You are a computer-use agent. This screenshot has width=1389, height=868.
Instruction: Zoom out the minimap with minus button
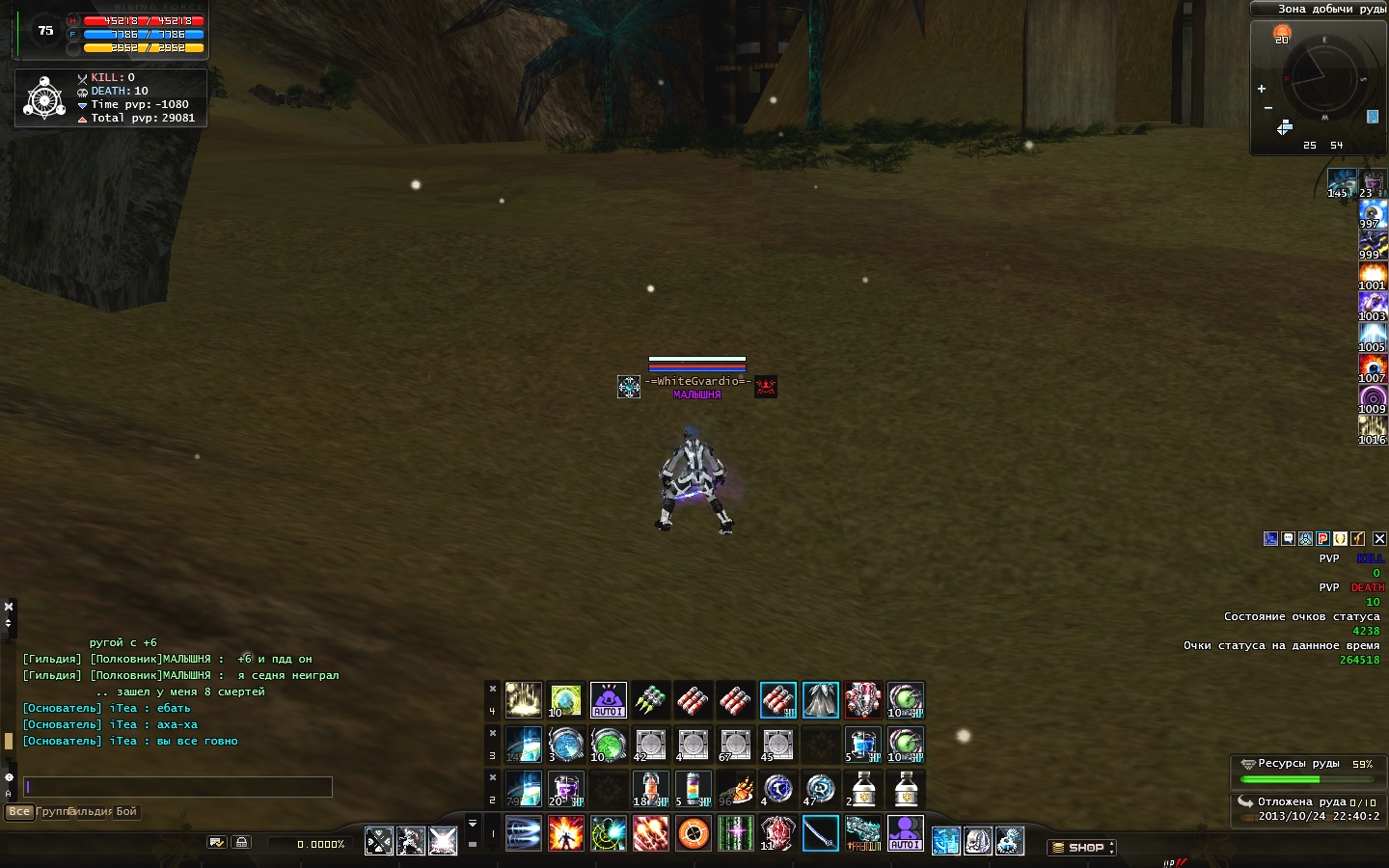coord(1267,108)
